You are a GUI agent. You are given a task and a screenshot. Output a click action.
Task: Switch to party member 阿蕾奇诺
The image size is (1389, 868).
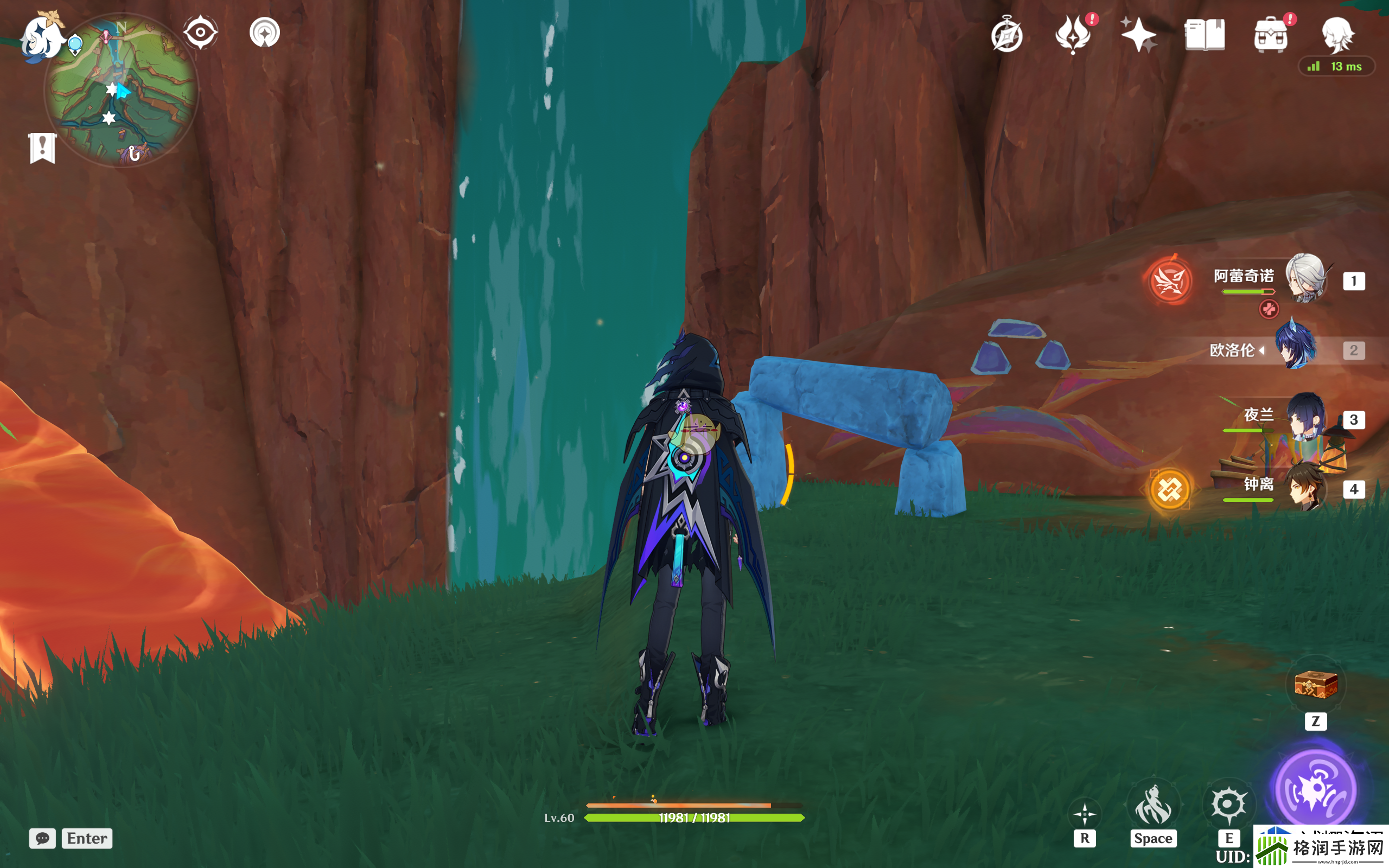coord(1305,279)
